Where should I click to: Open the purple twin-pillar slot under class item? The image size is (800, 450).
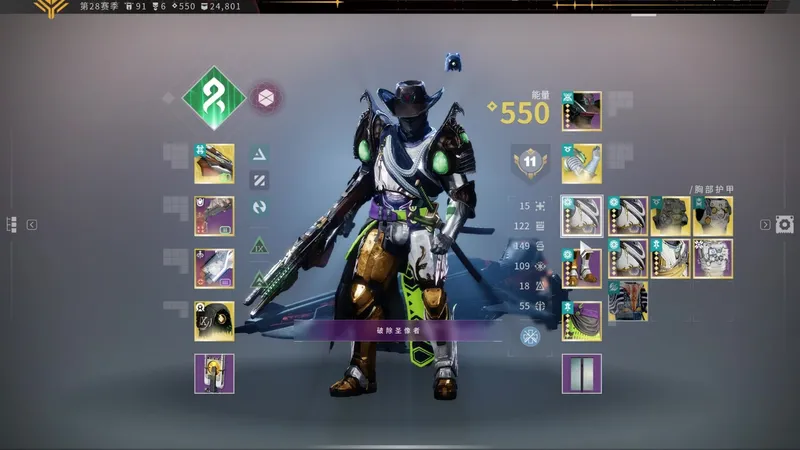tap(582, 373)
